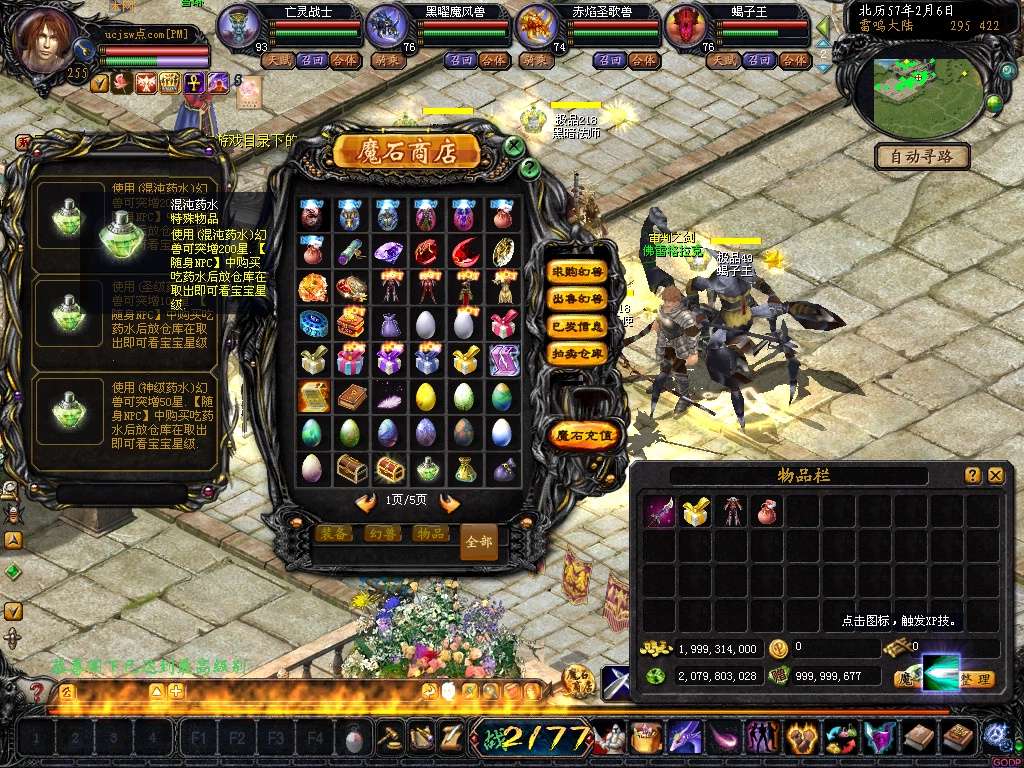
Task: Click the 出售幻兽 button
Action: point(577,299)
